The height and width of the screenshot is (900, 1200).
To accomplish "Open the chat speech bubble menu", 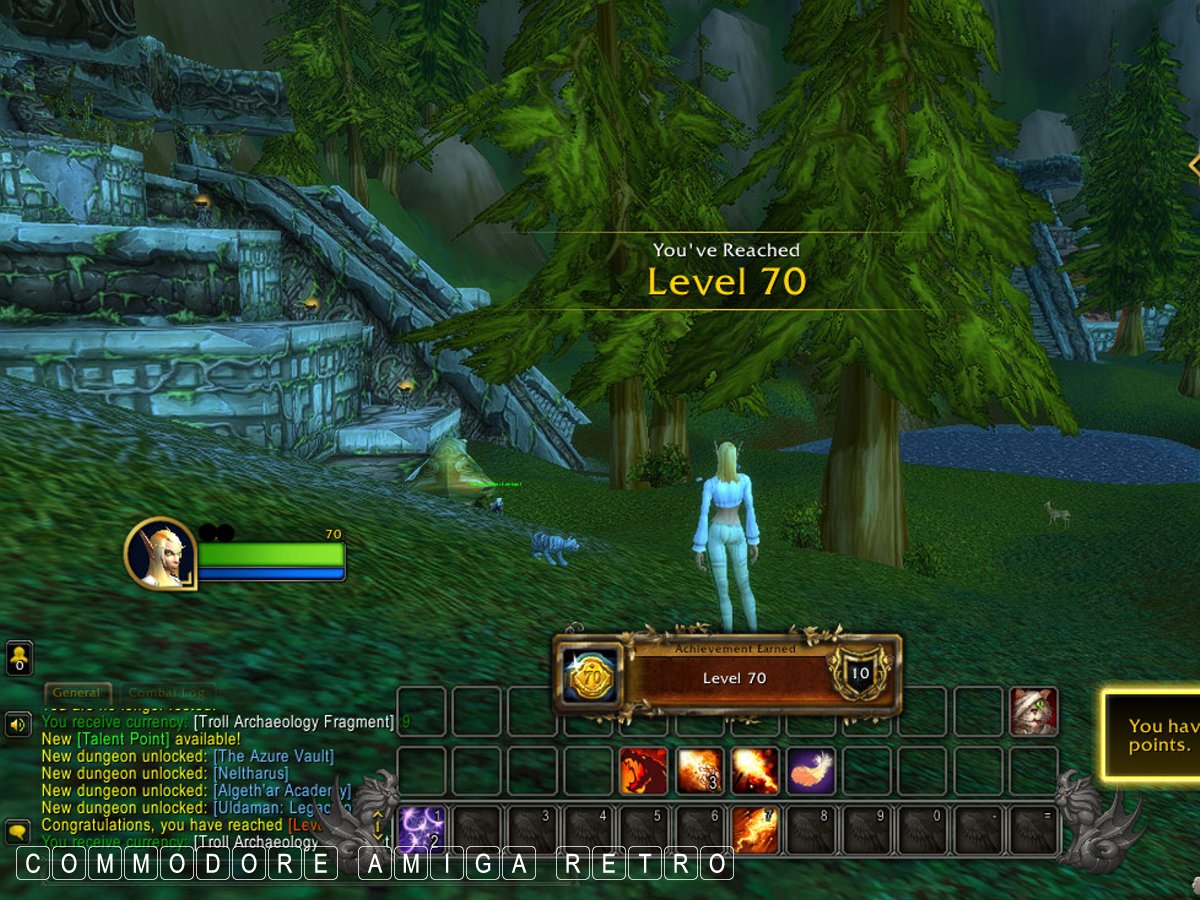I will (x=18, y=830).
